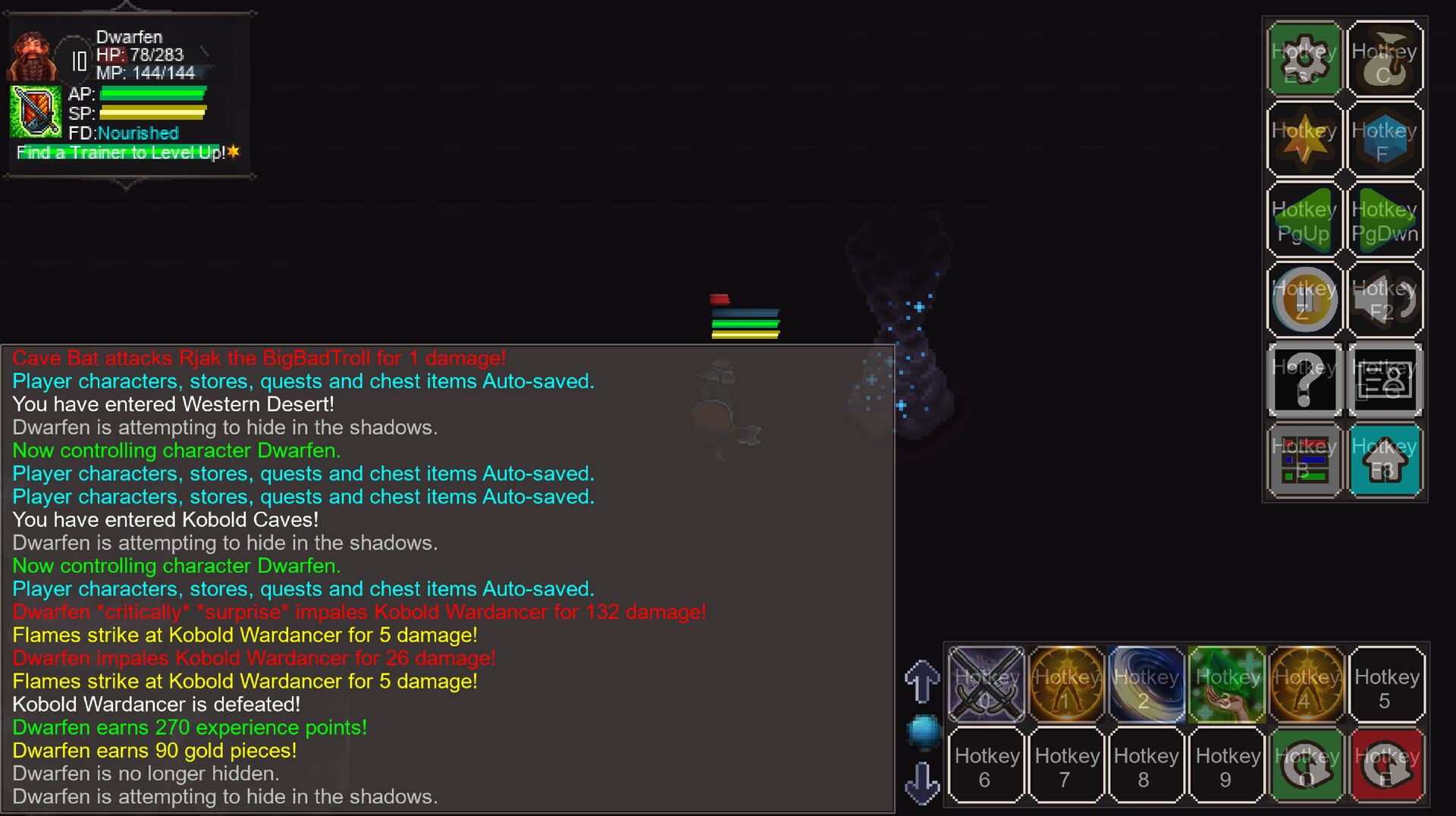Expand earlier messages using the up arrow
The height and width of the screenshot is (816, 1456).
(923, 681)
